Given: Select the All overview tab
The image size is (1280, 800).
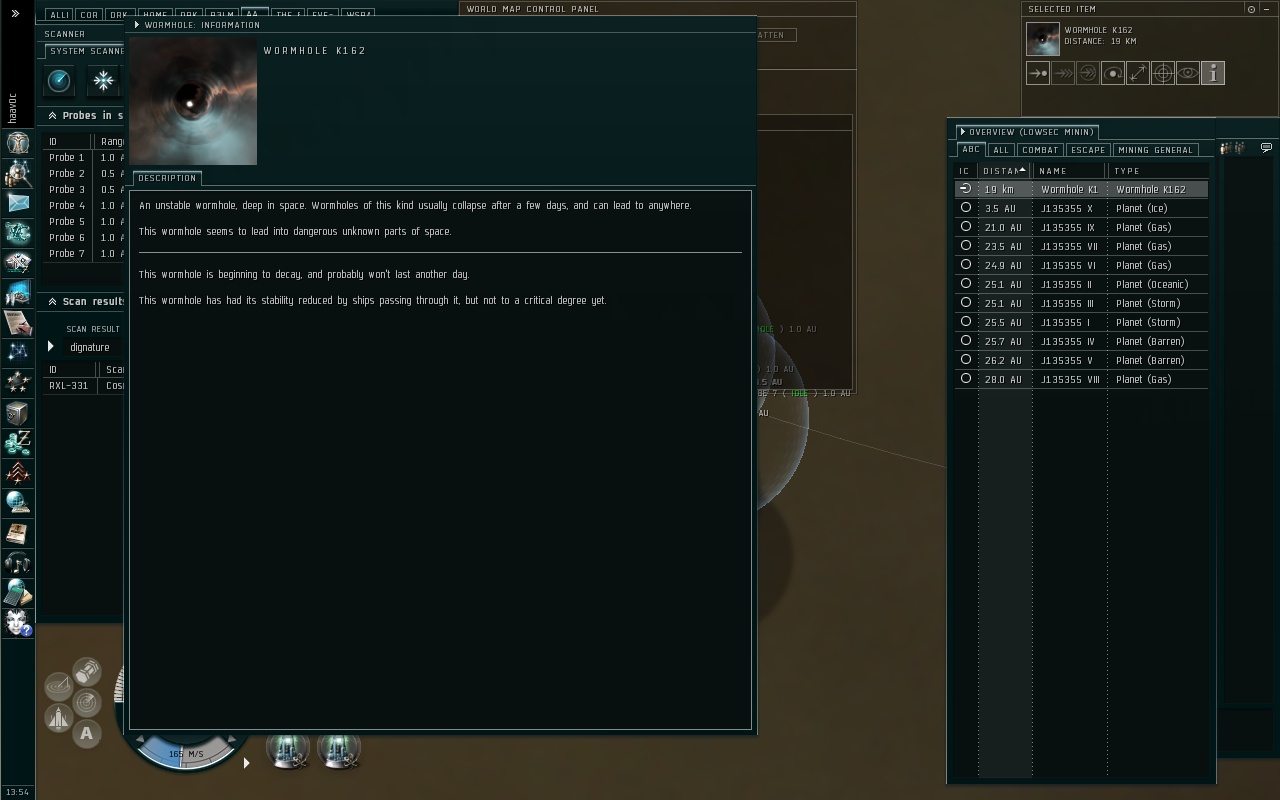Looking at the screenshot, I should [1001, 150].
